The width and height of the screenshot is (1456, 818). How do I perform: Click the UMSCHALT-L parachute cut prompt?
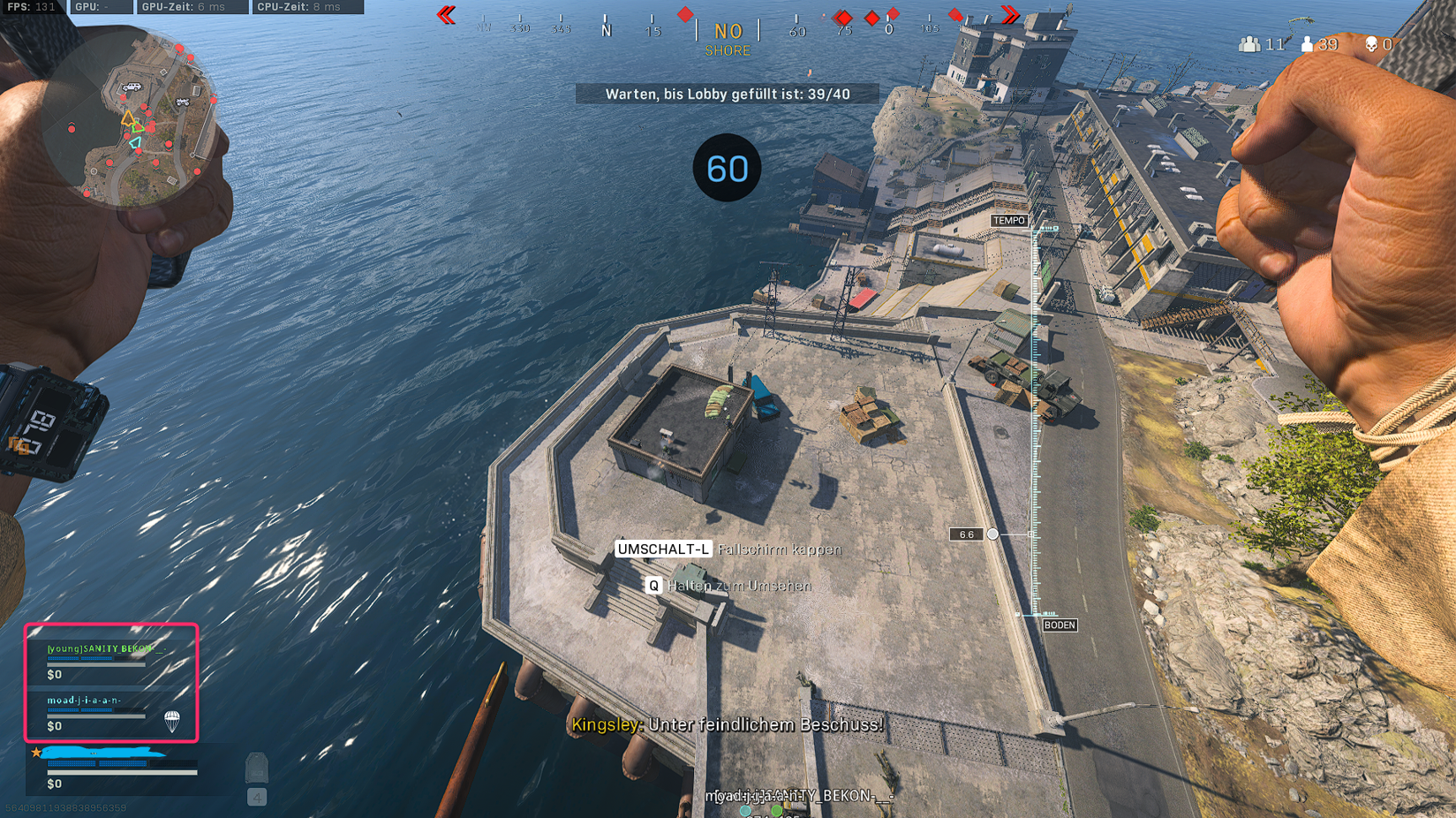665,548
